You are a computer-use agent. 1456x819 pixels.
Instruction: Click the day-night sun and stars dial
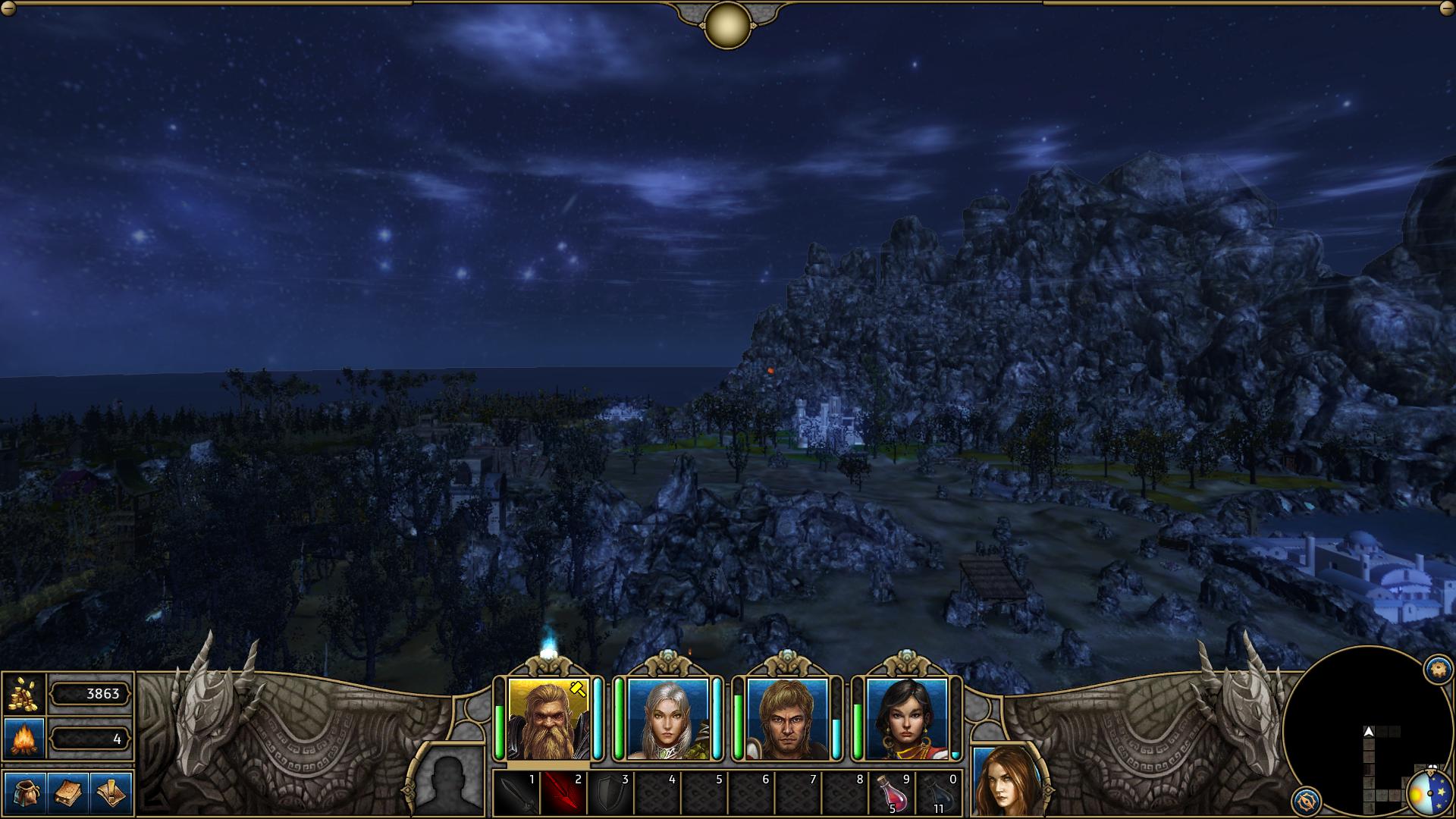pos(1430,793)
